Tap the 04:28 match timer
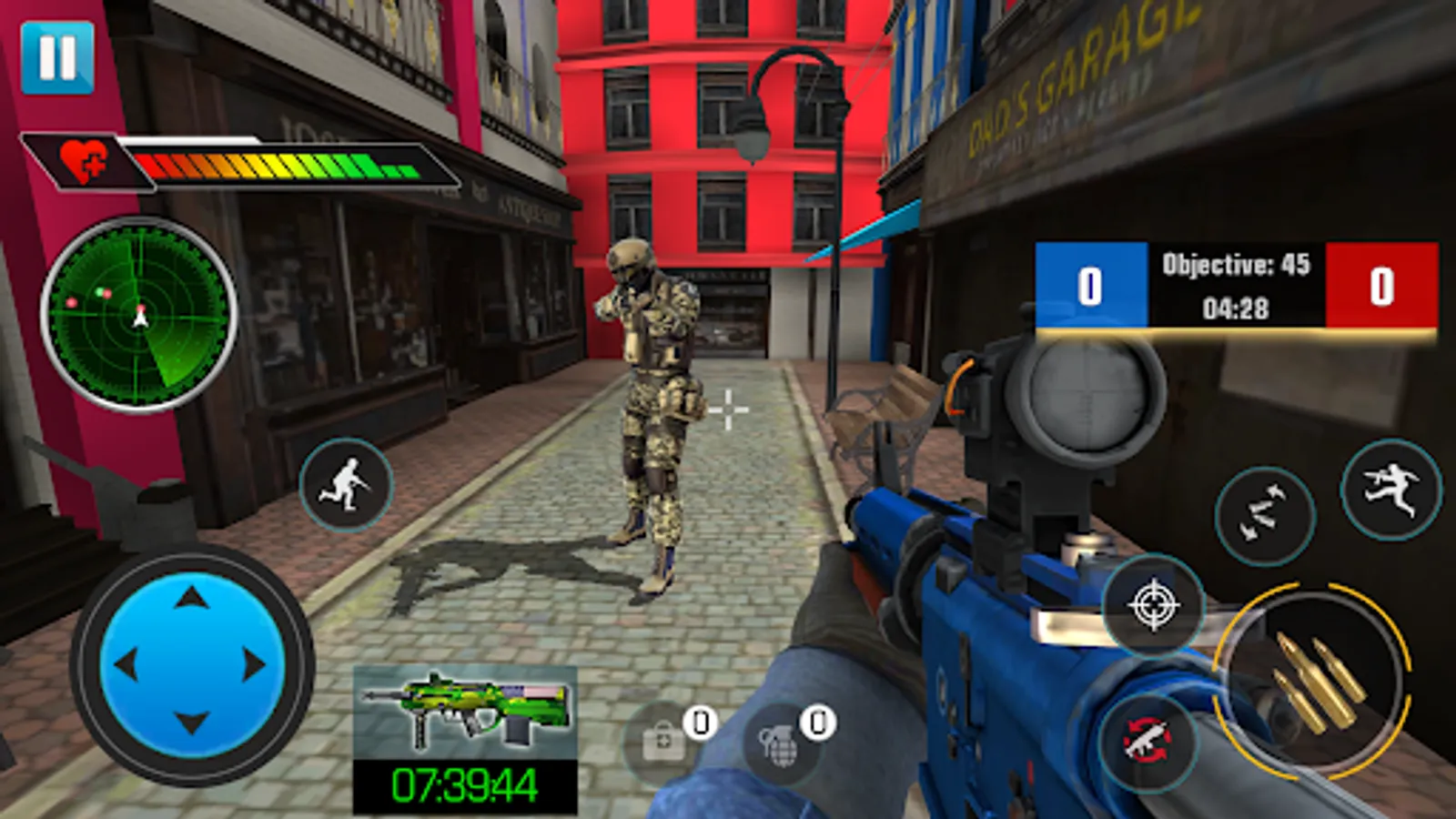Viewport: 1456px width, 819px height. tap(1237, 308)
